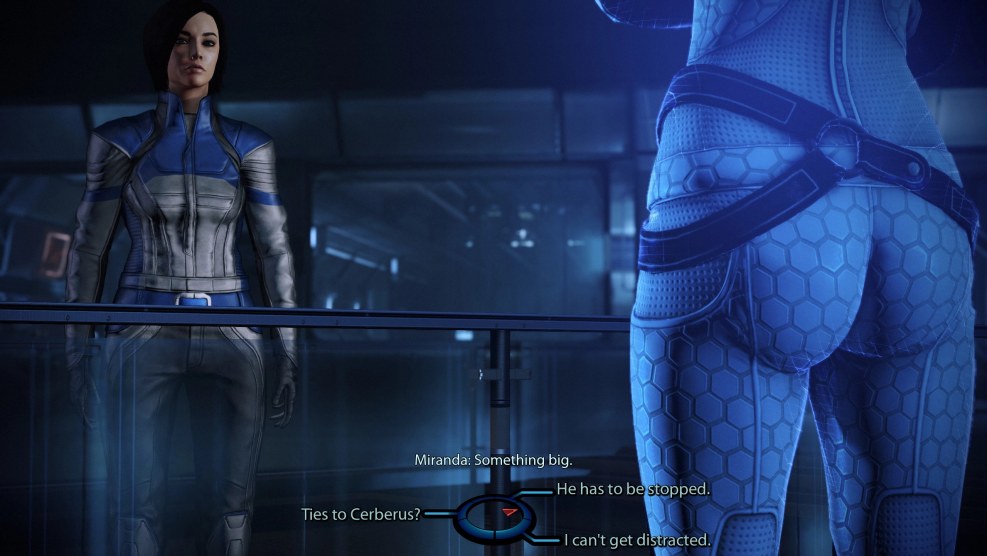Select the 'Ties to Cerberus?' dialogue option
The width and height of the screenshot is (987, 556).
tap(361, 514)
